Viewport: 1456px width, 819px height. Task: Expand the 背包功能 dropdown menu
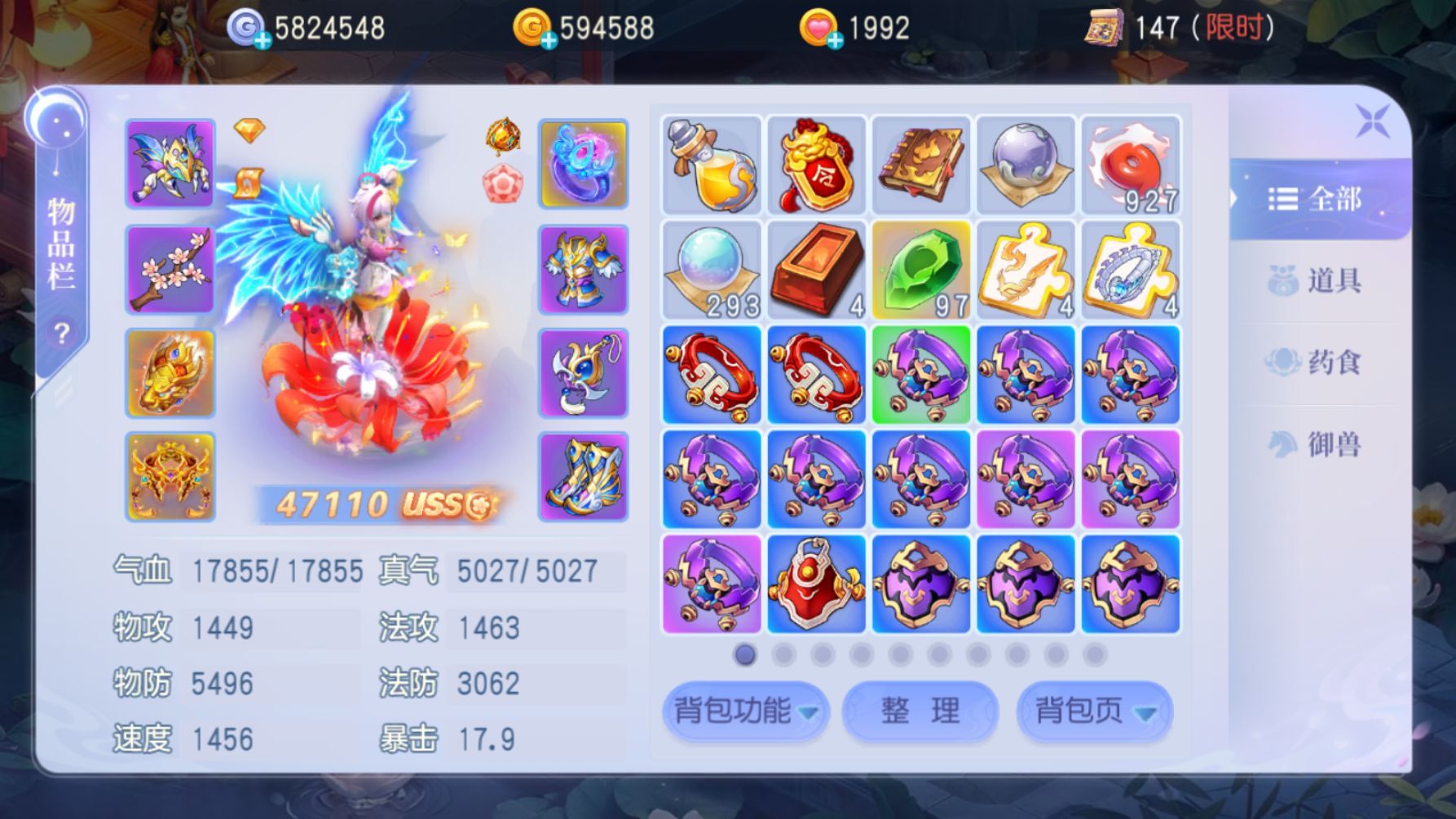[744, 710]
